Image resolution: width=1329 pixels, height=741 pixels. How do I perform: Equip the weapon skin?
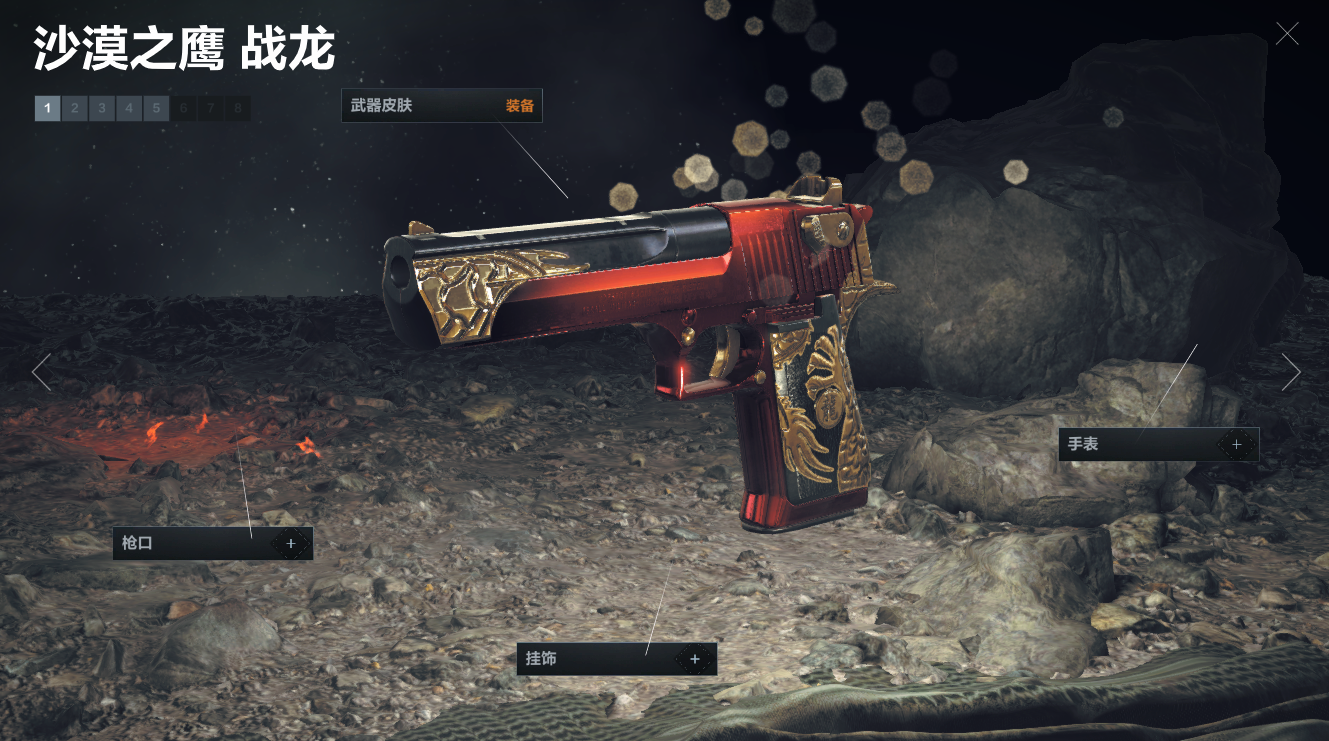coord(519,106)
